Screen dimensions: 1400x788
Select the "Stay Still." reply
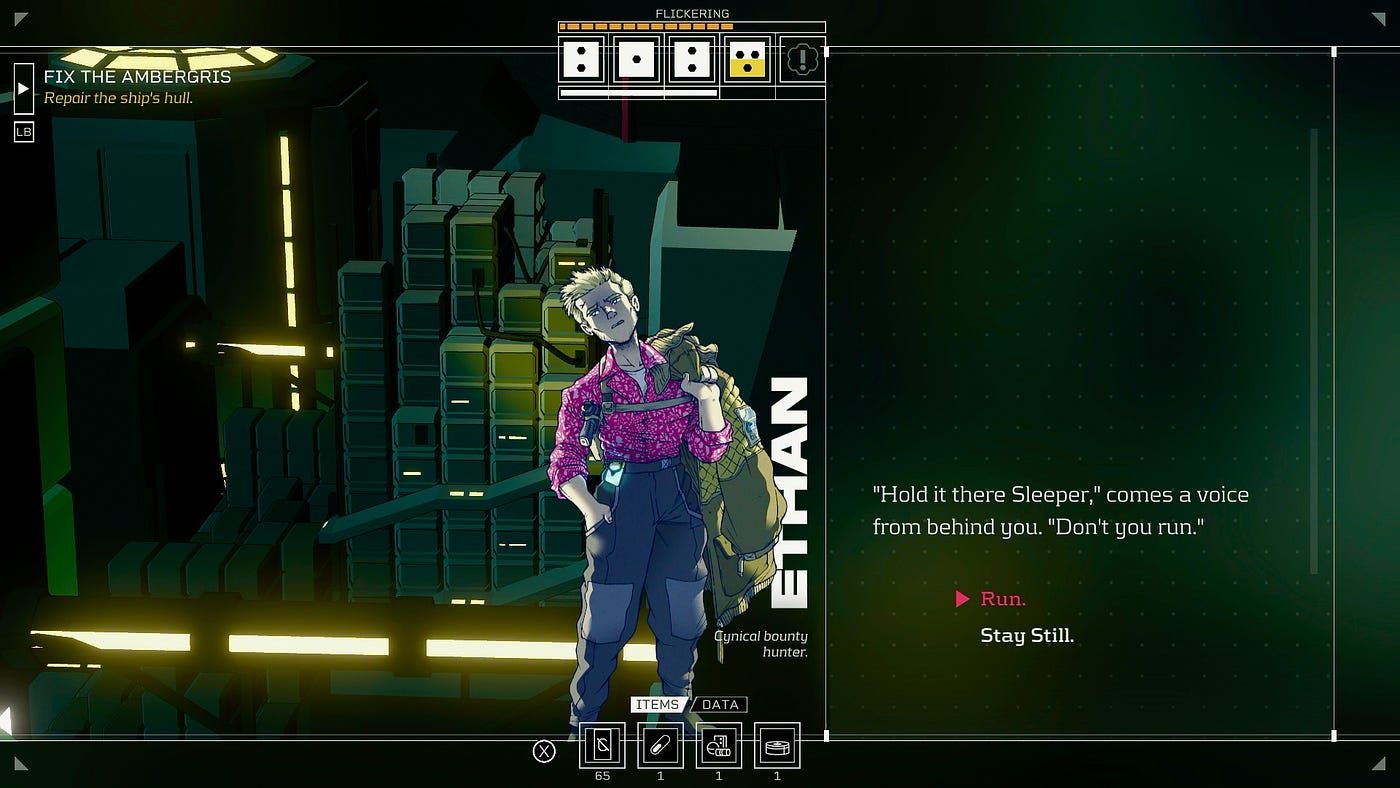(1026, 636)
